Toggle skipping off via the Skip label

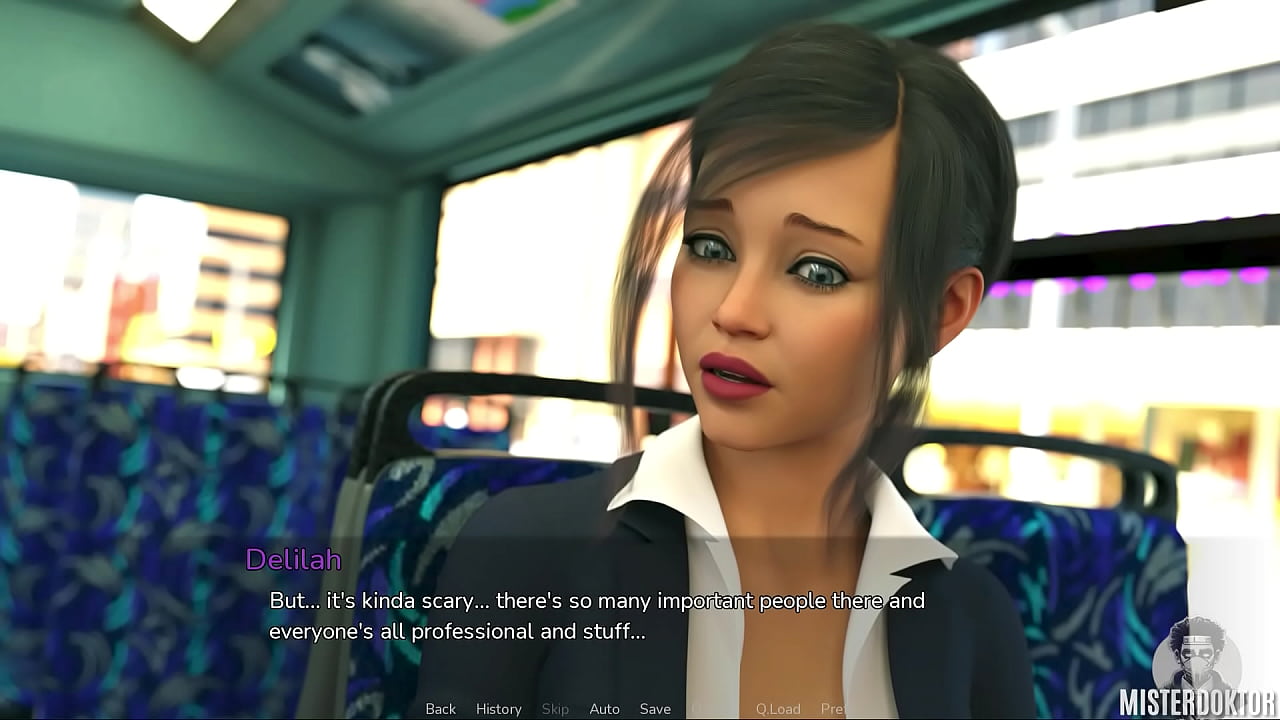click(x=556, y=708)
